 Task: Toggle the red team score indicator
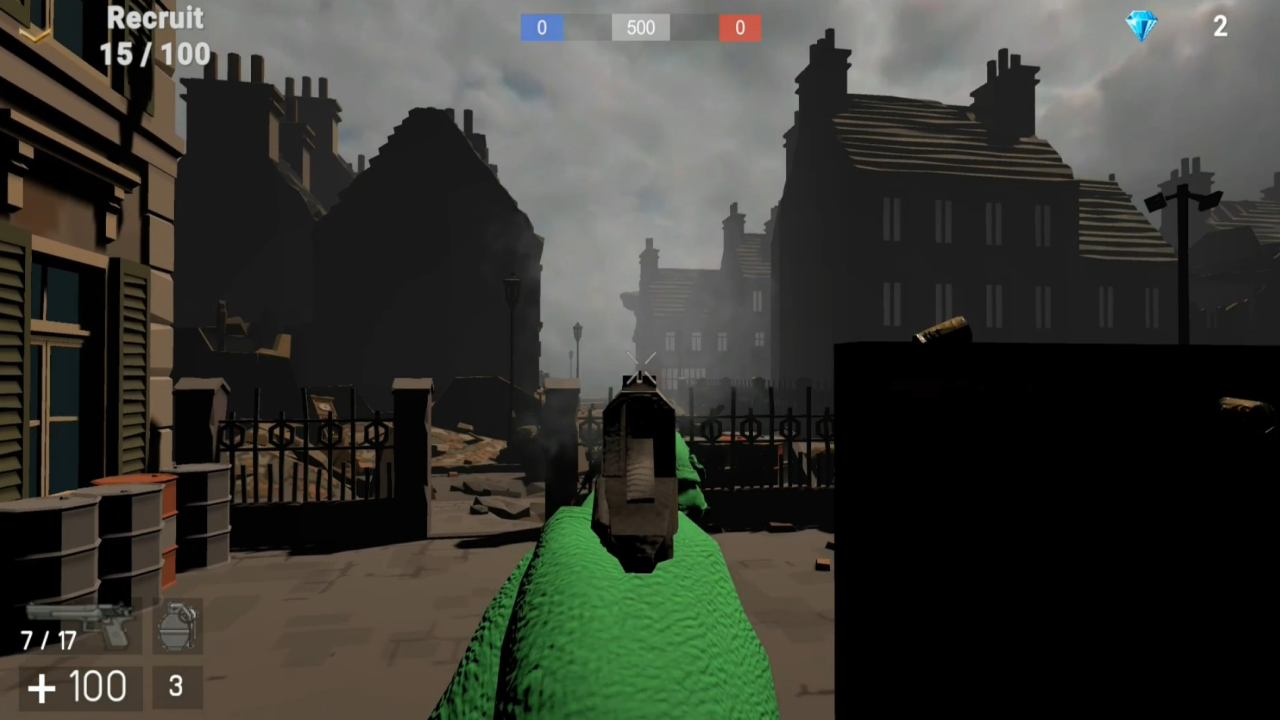[x=740, y=27]
